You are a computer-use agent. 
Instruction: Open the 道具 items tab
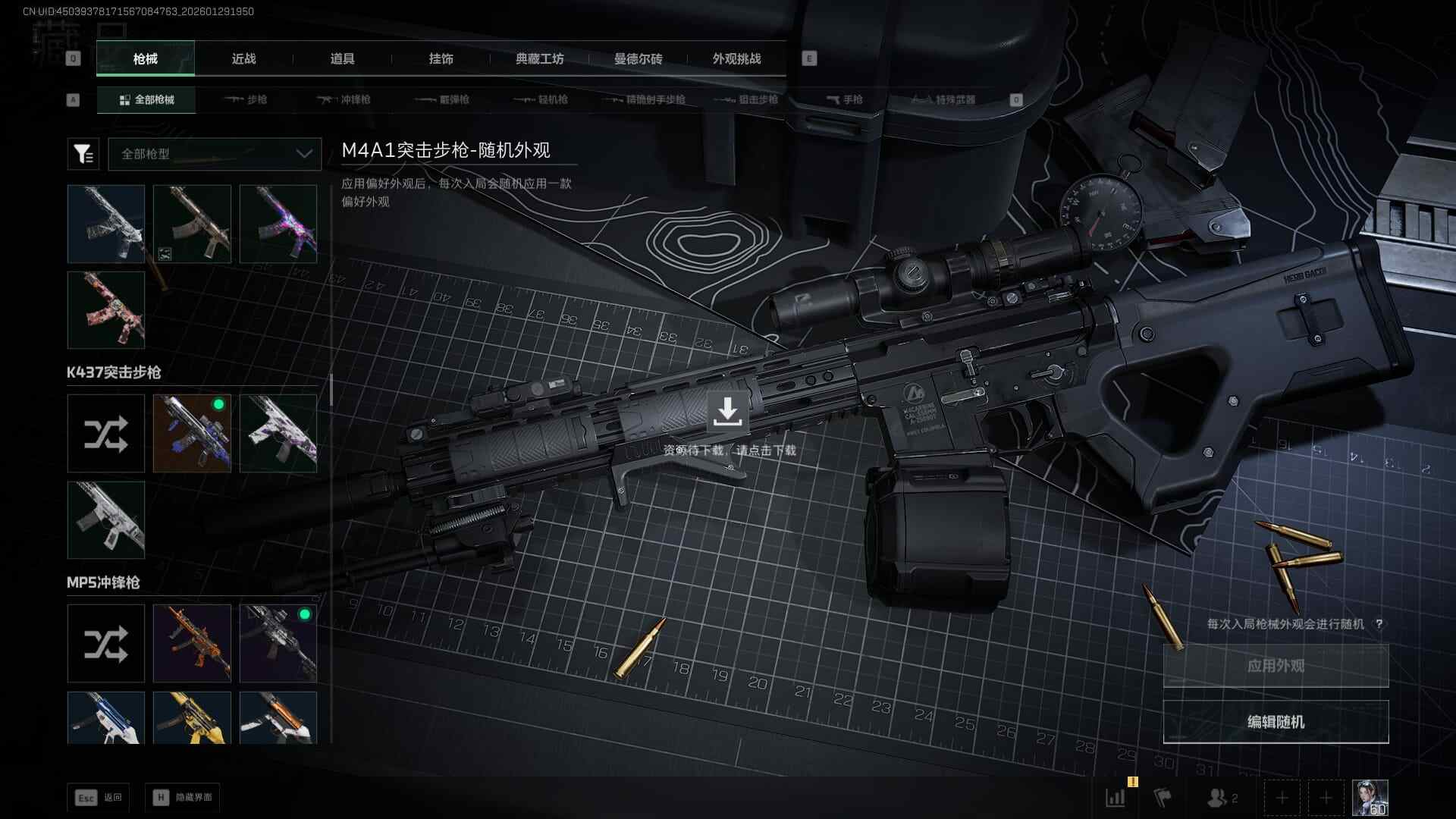(342, 58)
